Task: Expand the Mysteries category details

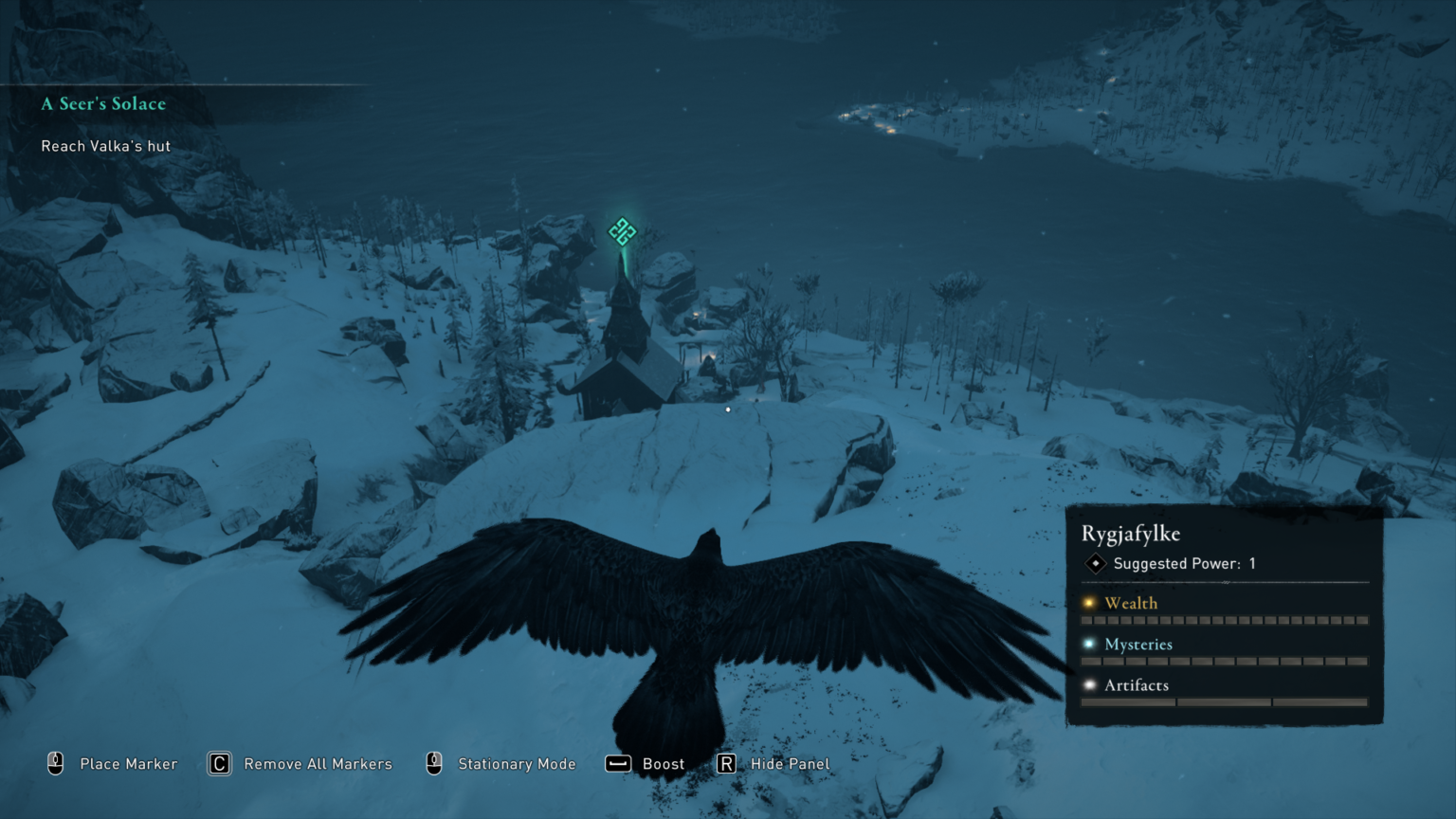Action: point(1139,644)
